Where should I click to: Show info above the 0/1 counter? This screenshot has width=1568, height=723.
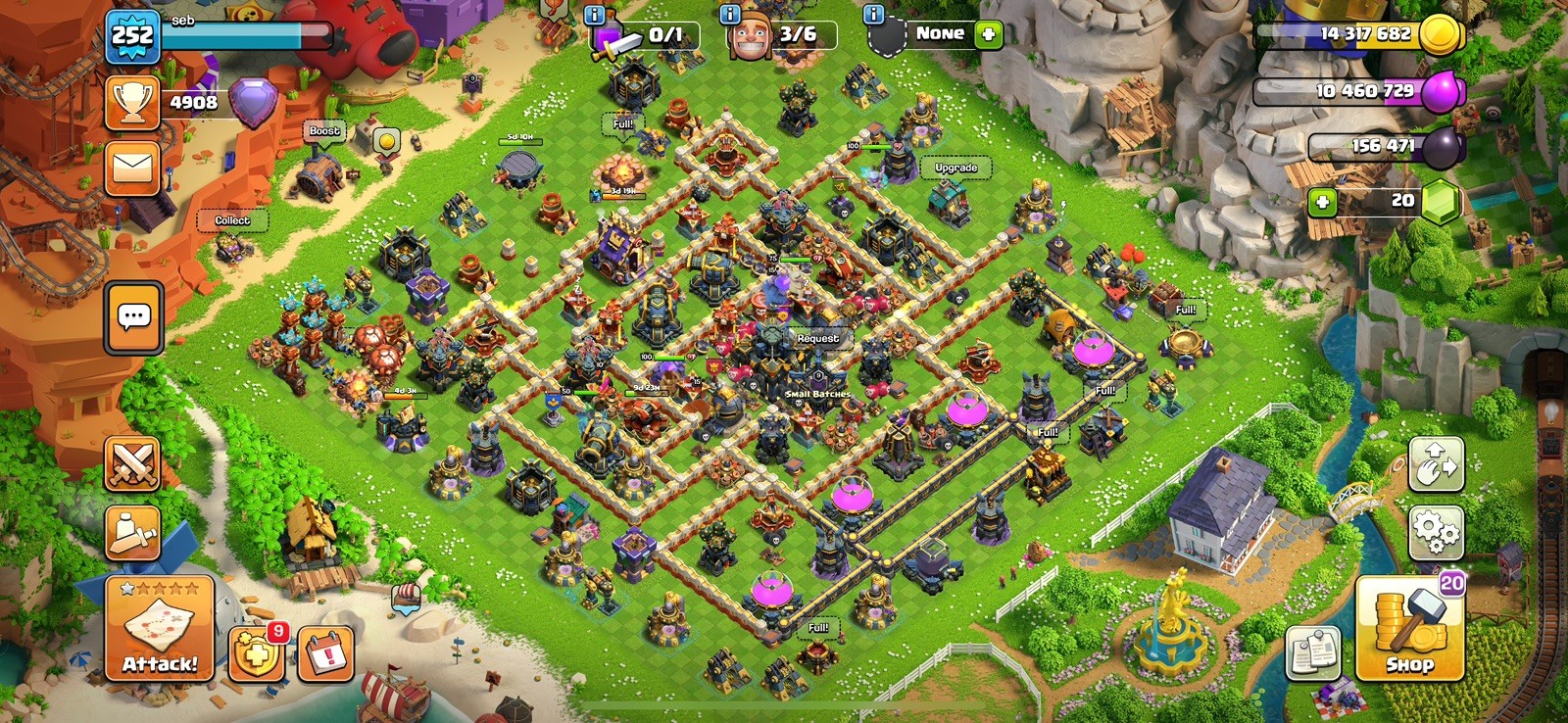595,14
